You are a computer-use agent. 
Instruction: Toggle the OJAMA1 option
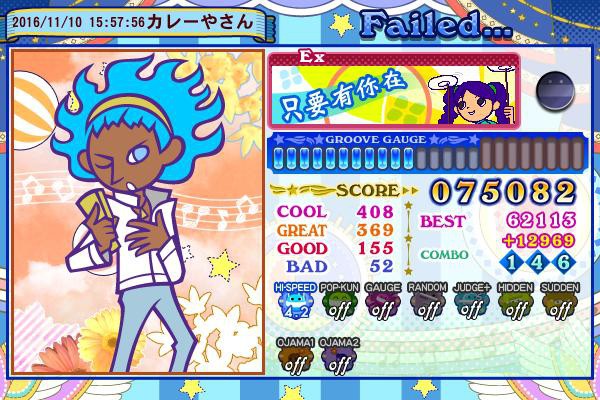(296, 358)
